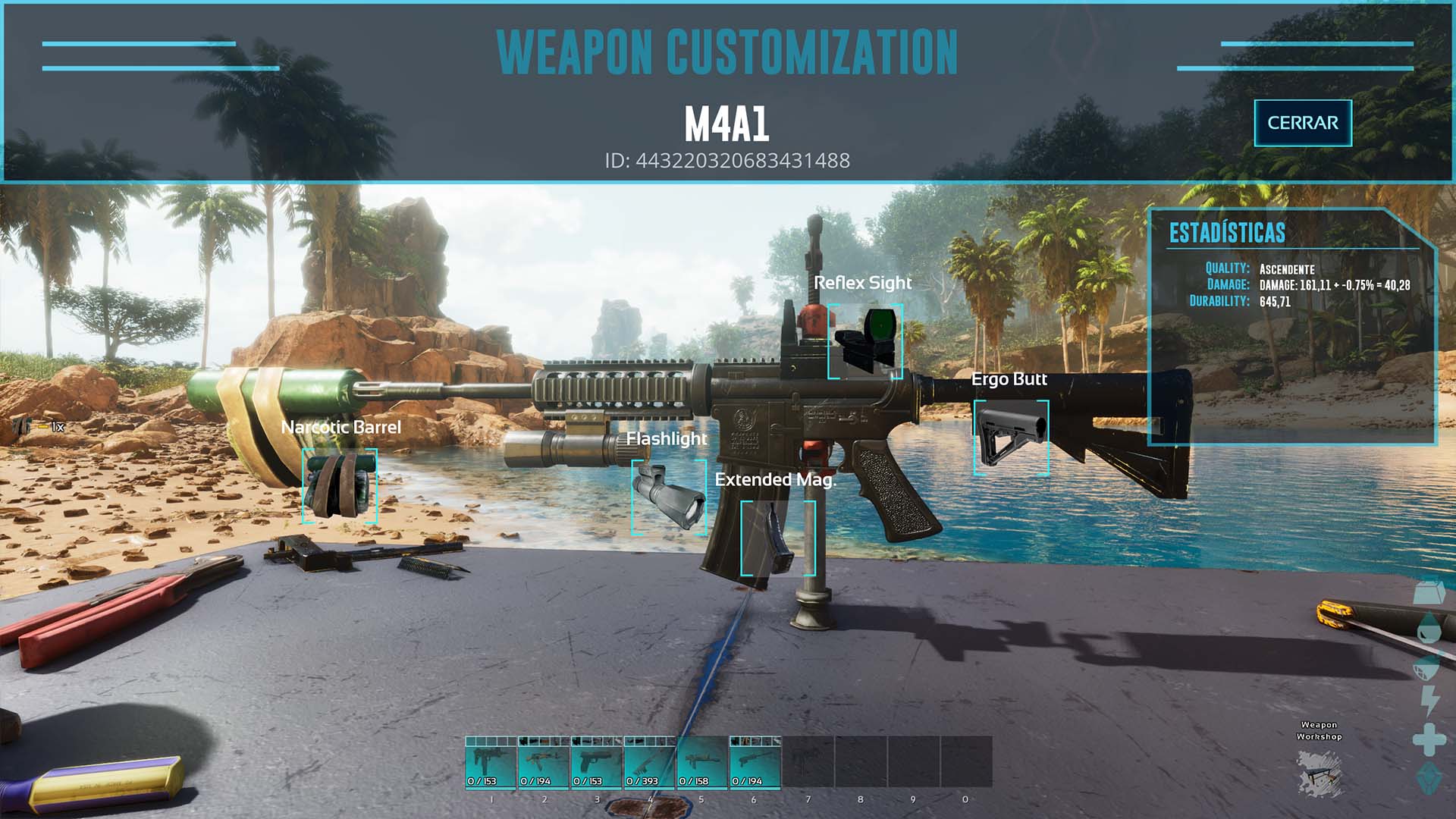The width and height of the screenshot is (1456, 819).
Task: Select the pistol in hotbar slot 3
Action: coord(596,763)
